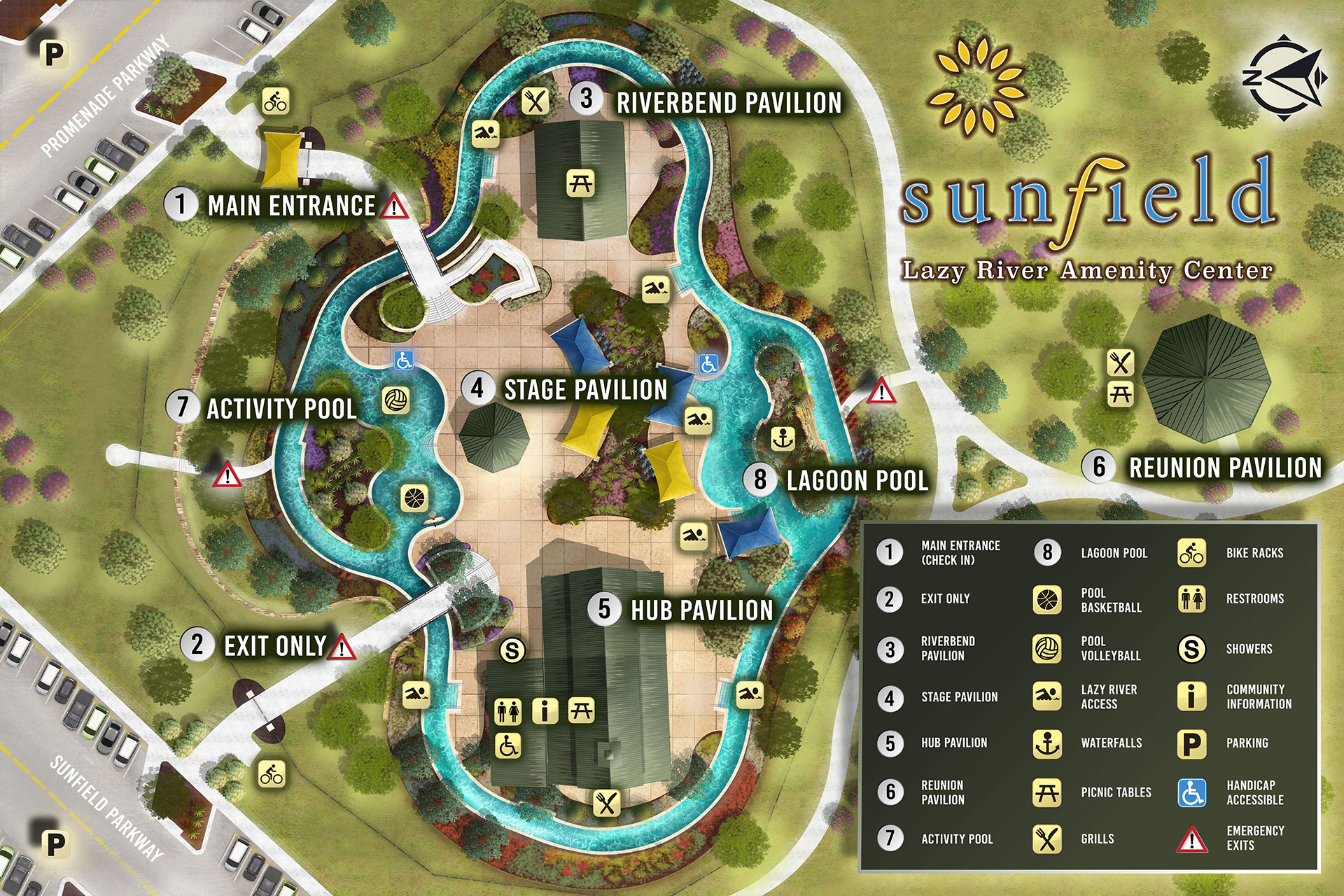This screenshot has width=1344, height=896.
Task: Select the volleyball icon beside Activity Pool
Action: [396, 400]
